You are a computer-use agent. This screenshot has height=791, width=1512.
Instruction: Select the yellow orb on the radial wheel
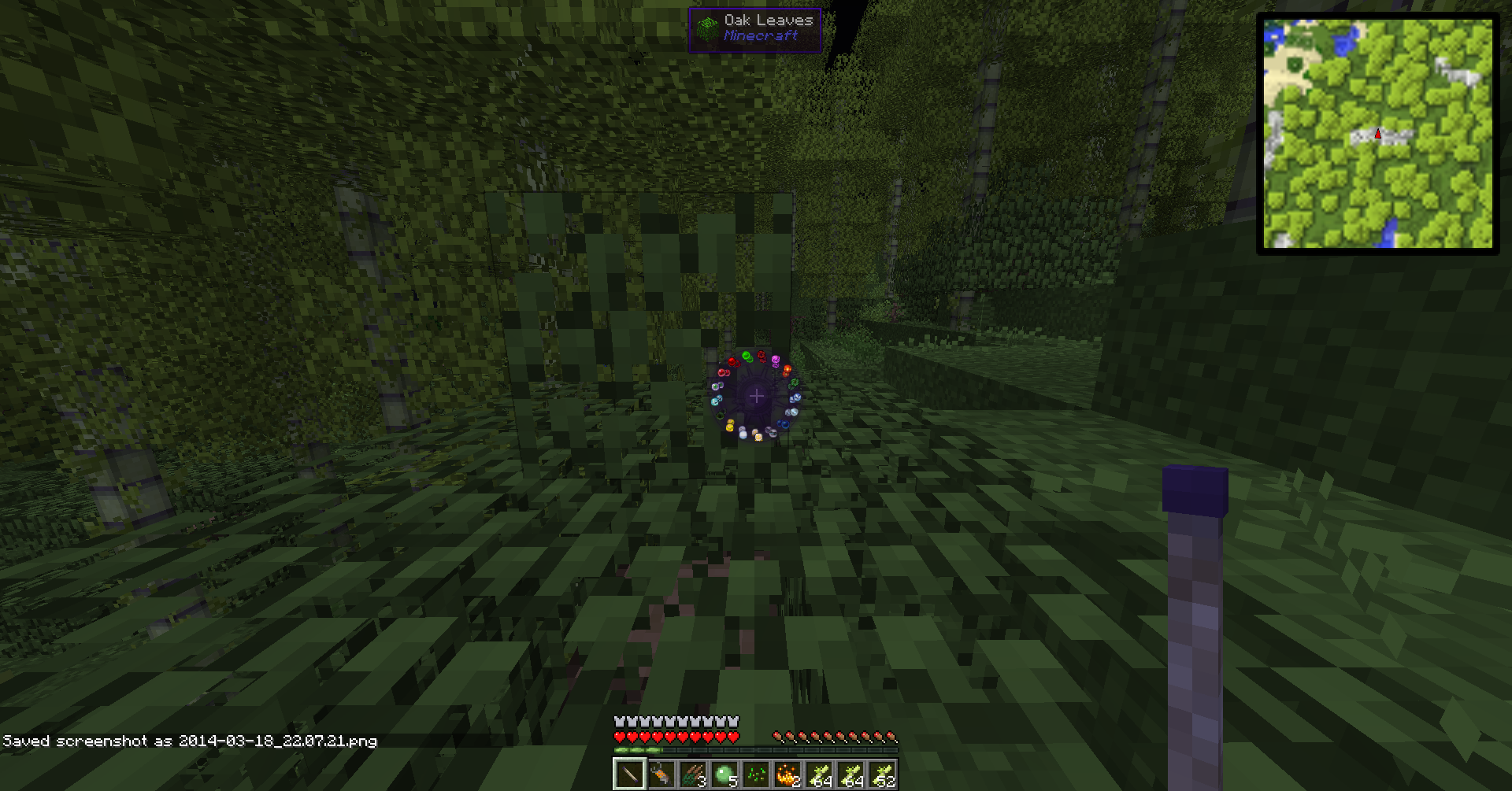(x=730, y=426)
